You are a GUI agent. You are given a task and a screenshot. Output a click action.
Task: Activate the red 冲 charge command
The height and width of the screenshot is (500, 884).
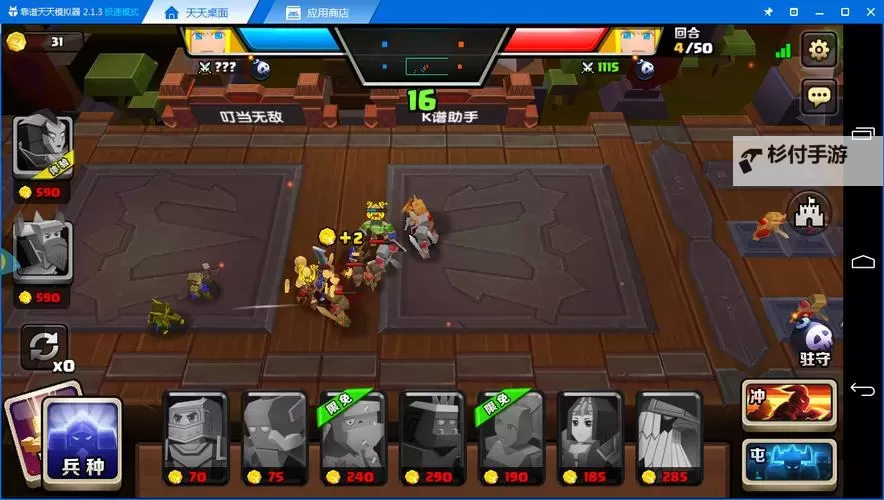[x=789, y=401]
